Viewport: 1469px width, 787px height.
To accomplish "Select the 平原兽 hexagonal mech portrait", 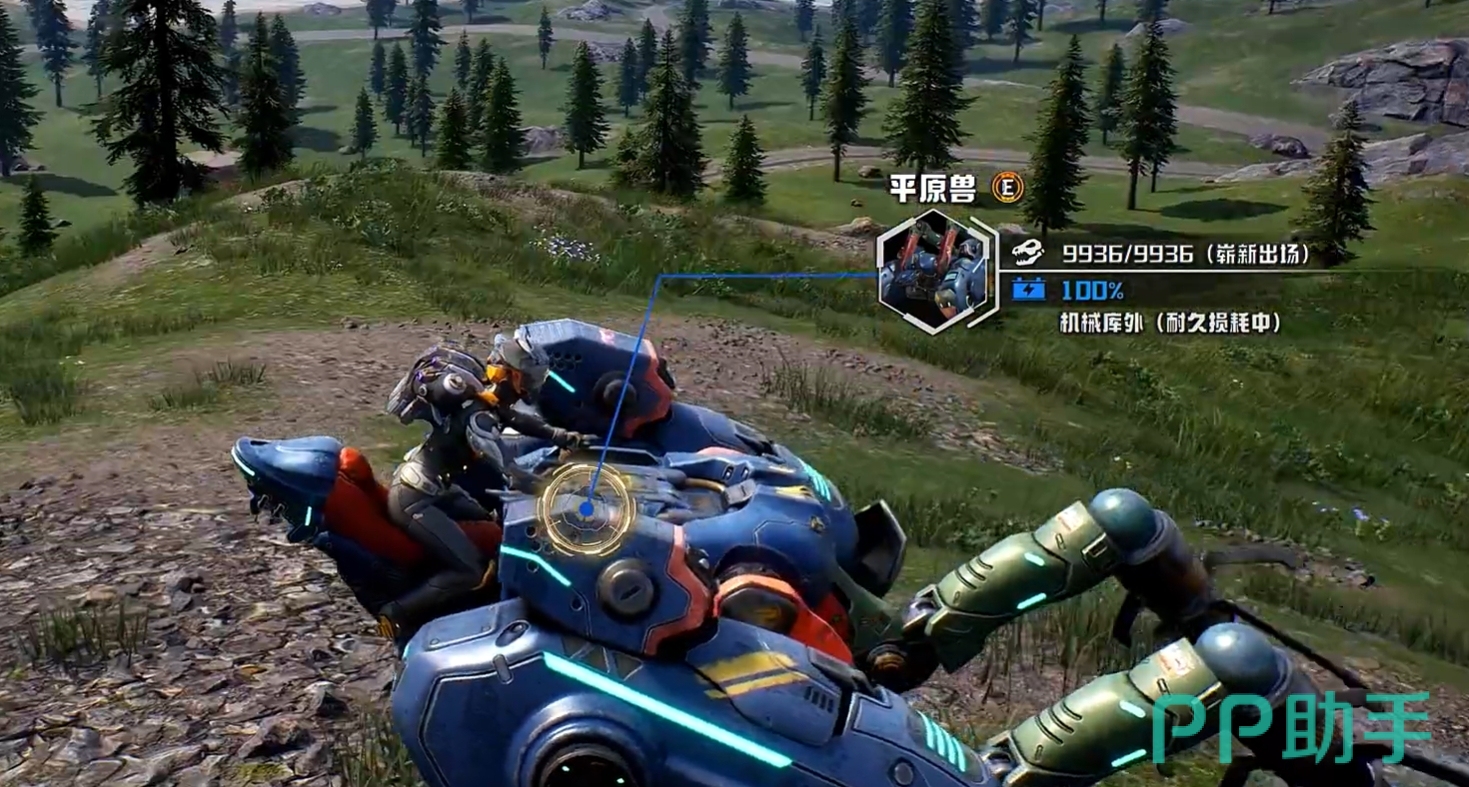I will pyautogui.click(x=932, y=271).
